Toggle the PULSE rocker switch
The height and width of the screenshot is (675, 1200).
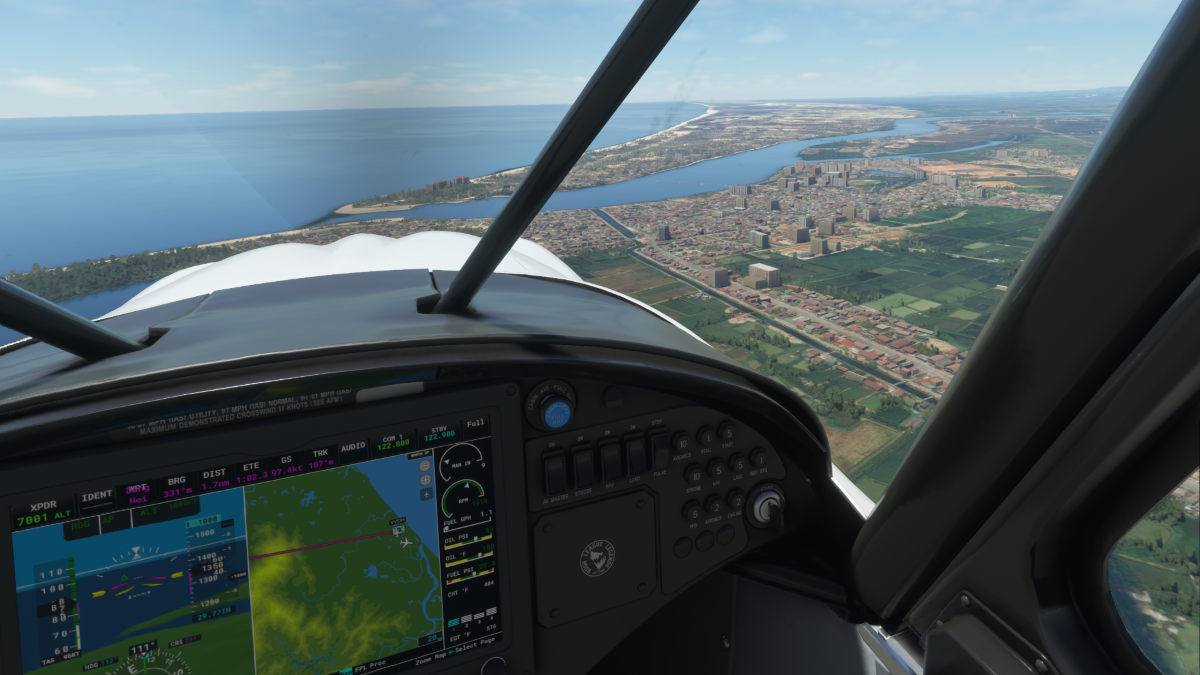(660, 450)
